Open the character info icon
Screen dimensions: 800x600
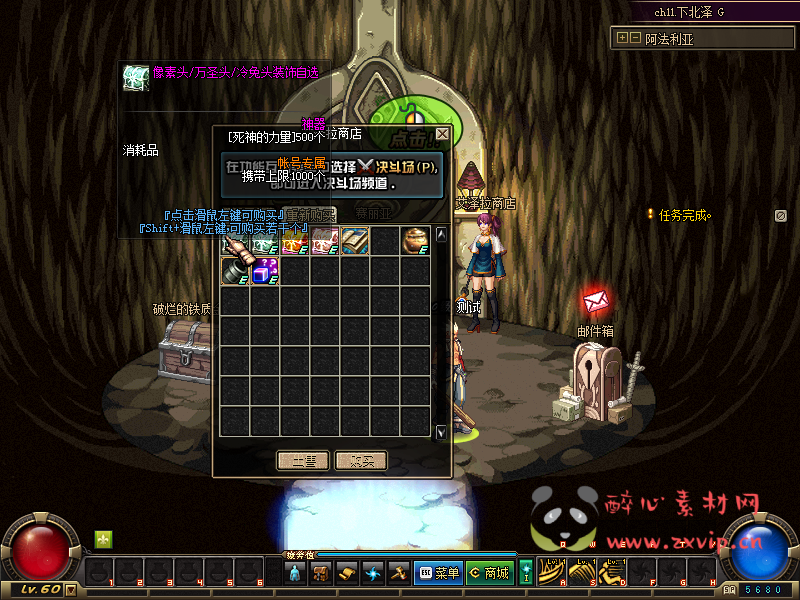coord(295,573)
